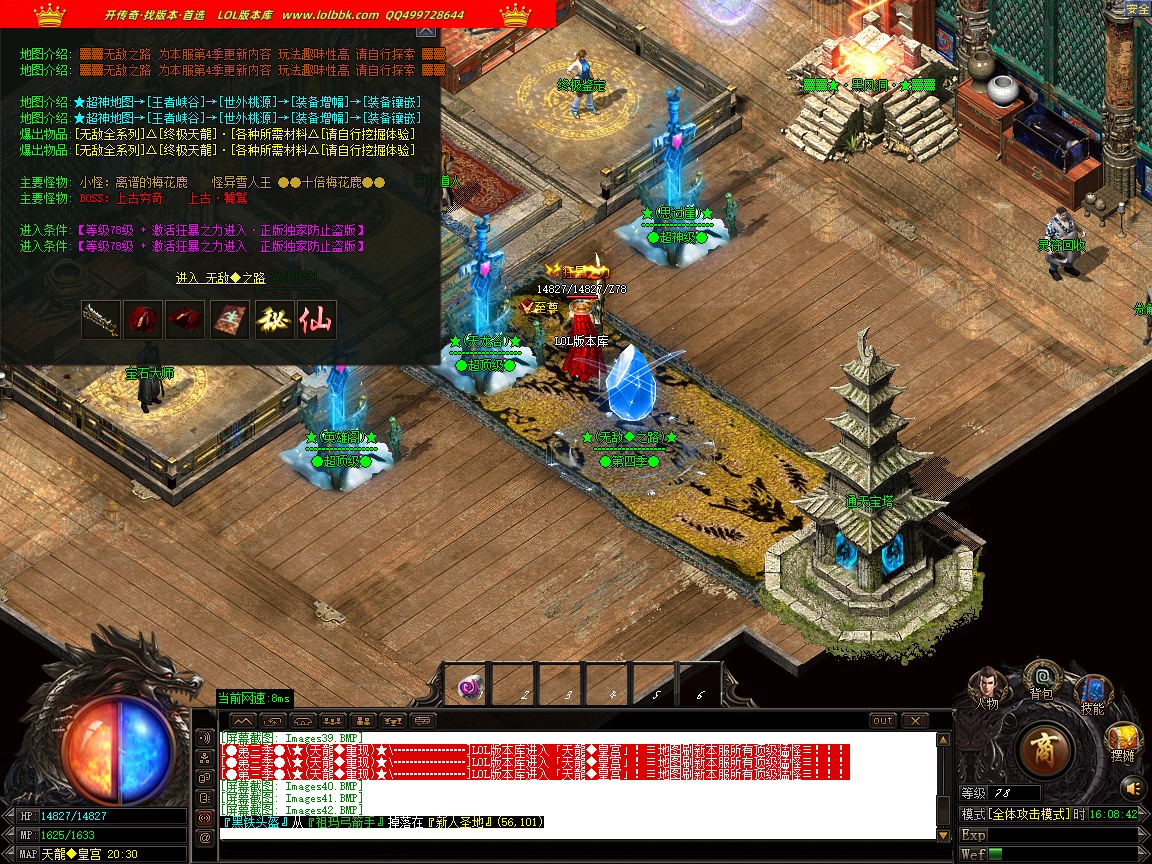Image resolution: width=1152 pixels, height=864 pixels.
Task: Click the chat 'out' button
Action: pos(883,720)
